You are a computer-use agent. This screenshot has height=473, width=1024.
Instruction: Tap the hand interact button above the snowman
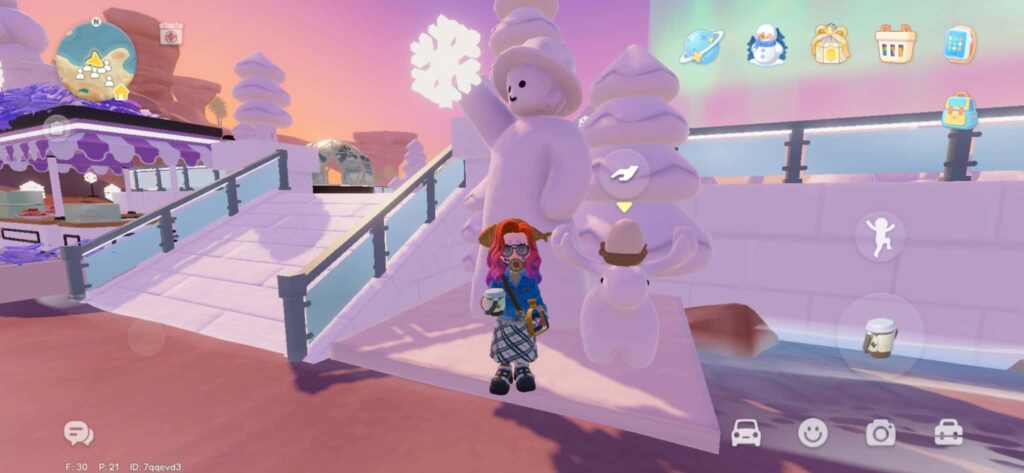(x=625, y=174)
